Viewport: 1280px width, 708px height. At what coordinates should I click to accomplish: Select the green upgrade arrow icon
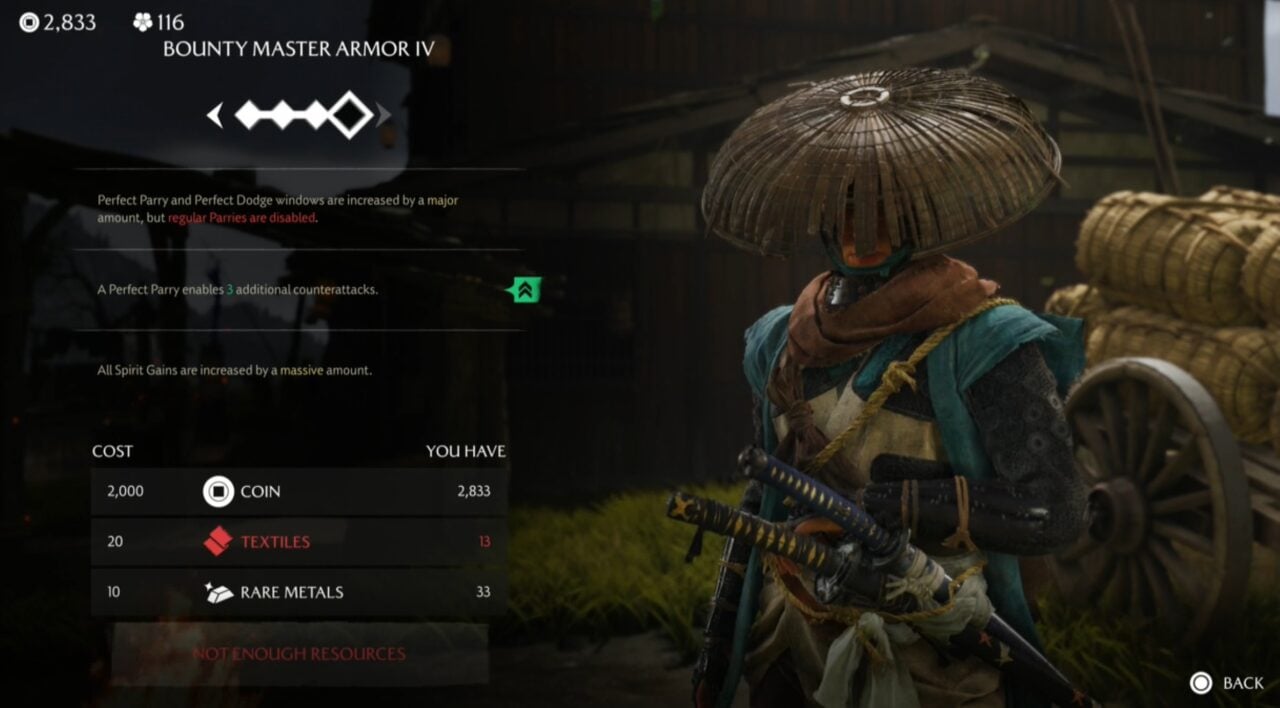(x=524, y=290)
